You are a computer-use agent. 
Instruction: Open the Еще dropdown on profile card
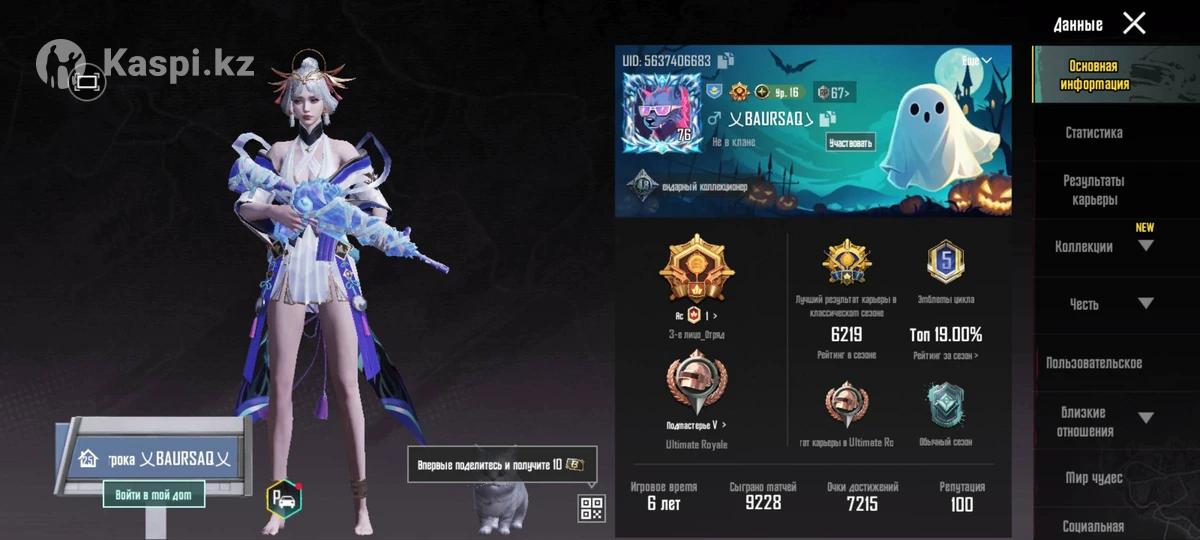(x=976, y=61)
